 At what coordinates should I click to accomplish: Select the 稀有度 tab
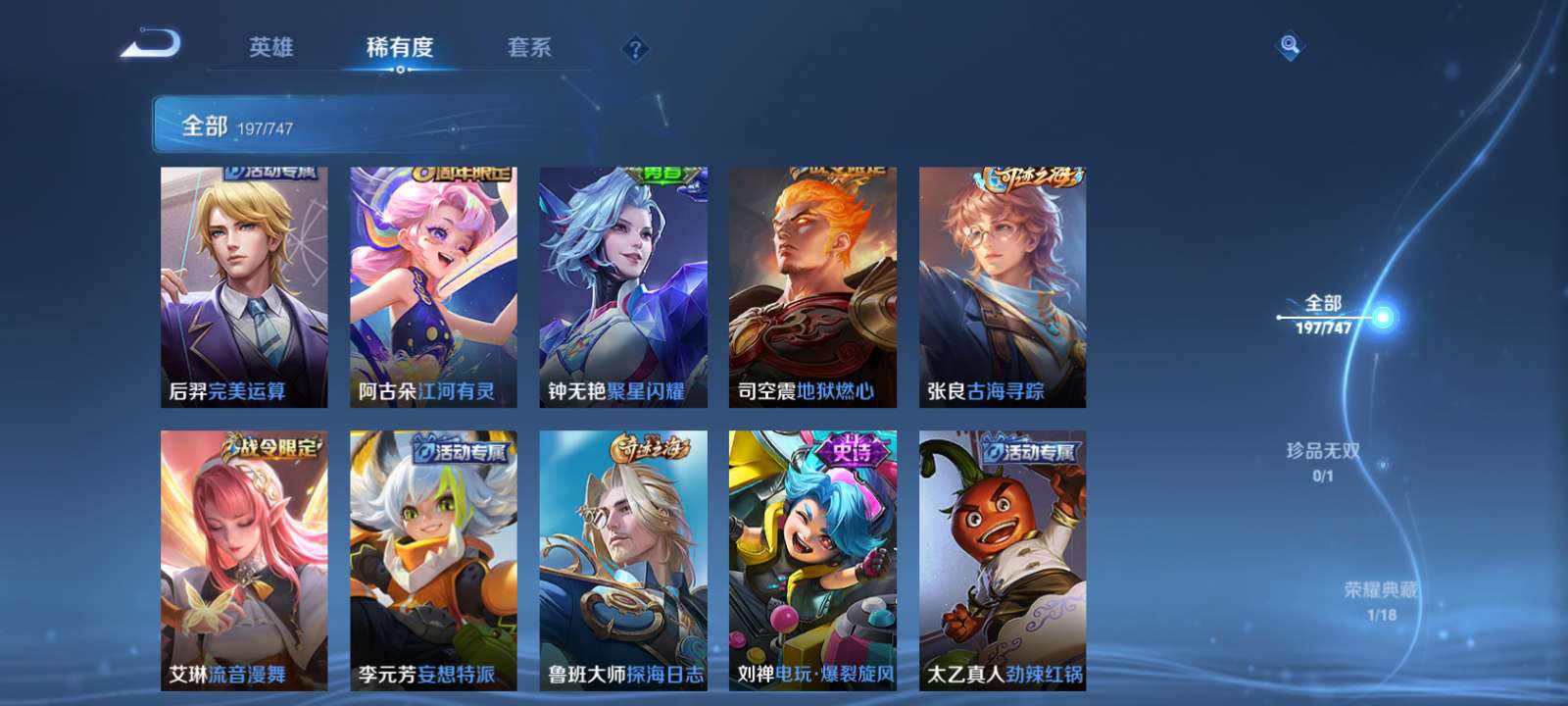400,47
